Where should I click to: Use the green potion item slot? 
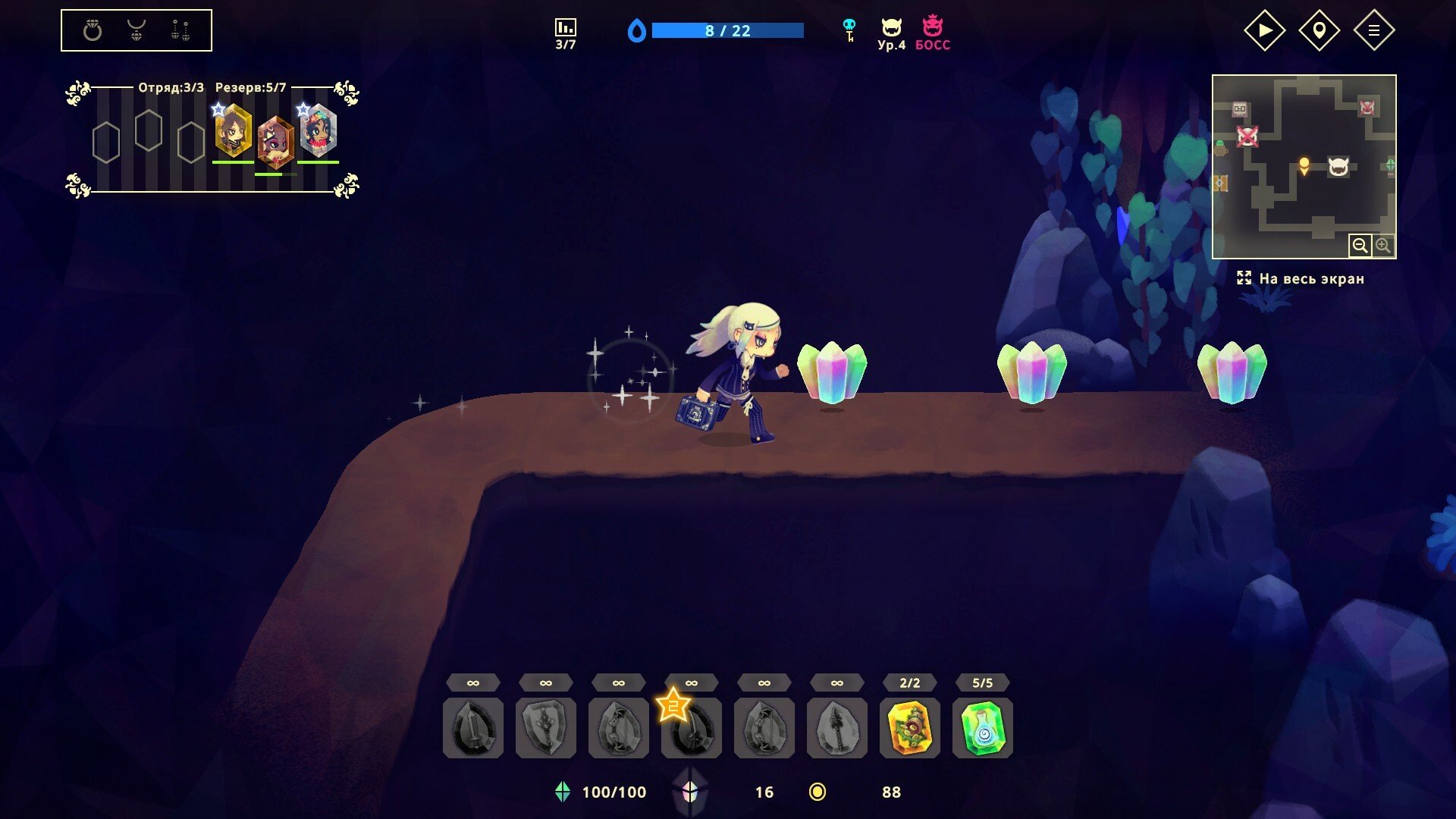click(983, 728)
